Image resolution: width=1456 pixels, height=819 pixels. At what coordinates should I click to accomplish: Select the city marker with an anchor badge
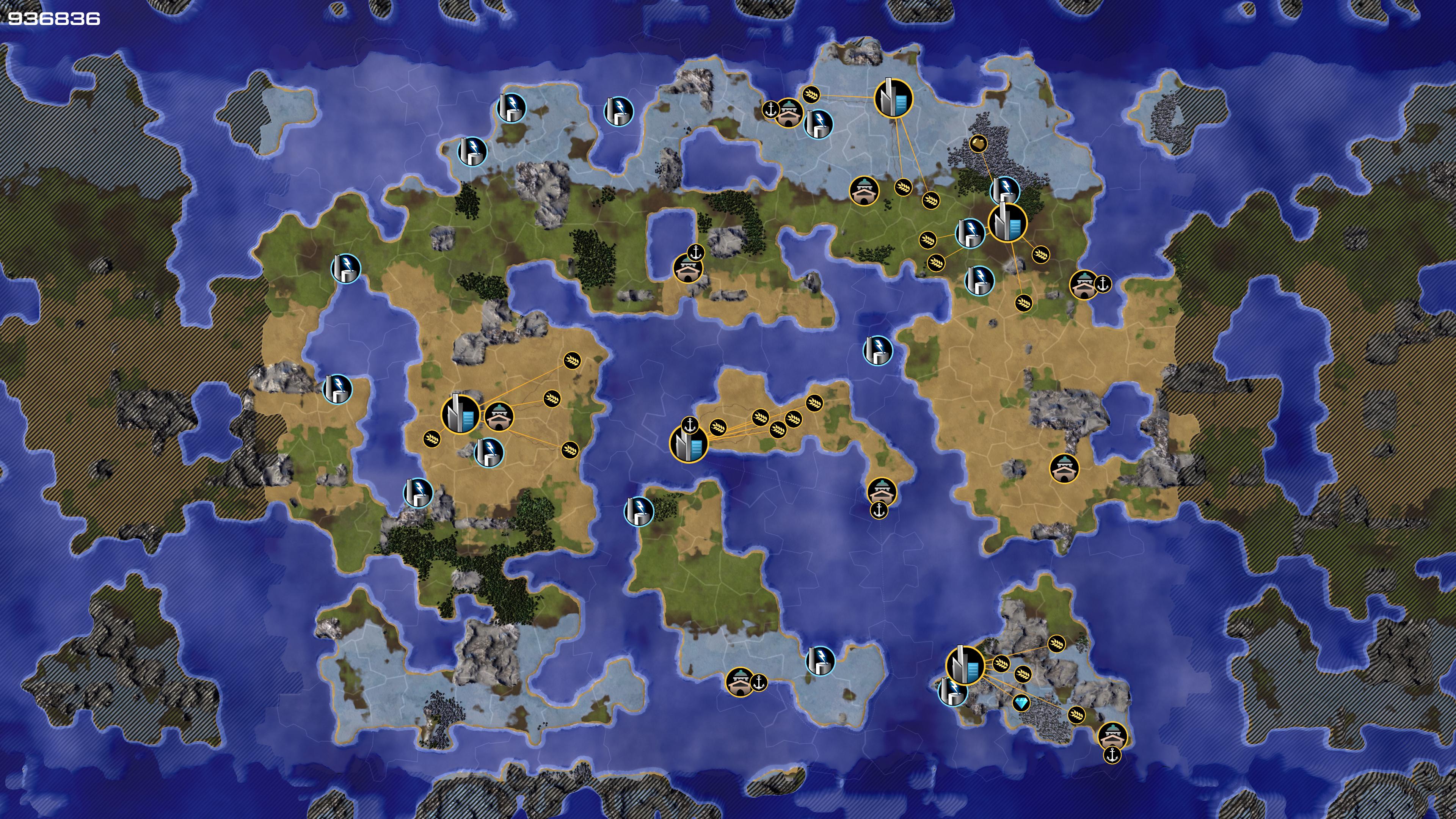(689, 444)
